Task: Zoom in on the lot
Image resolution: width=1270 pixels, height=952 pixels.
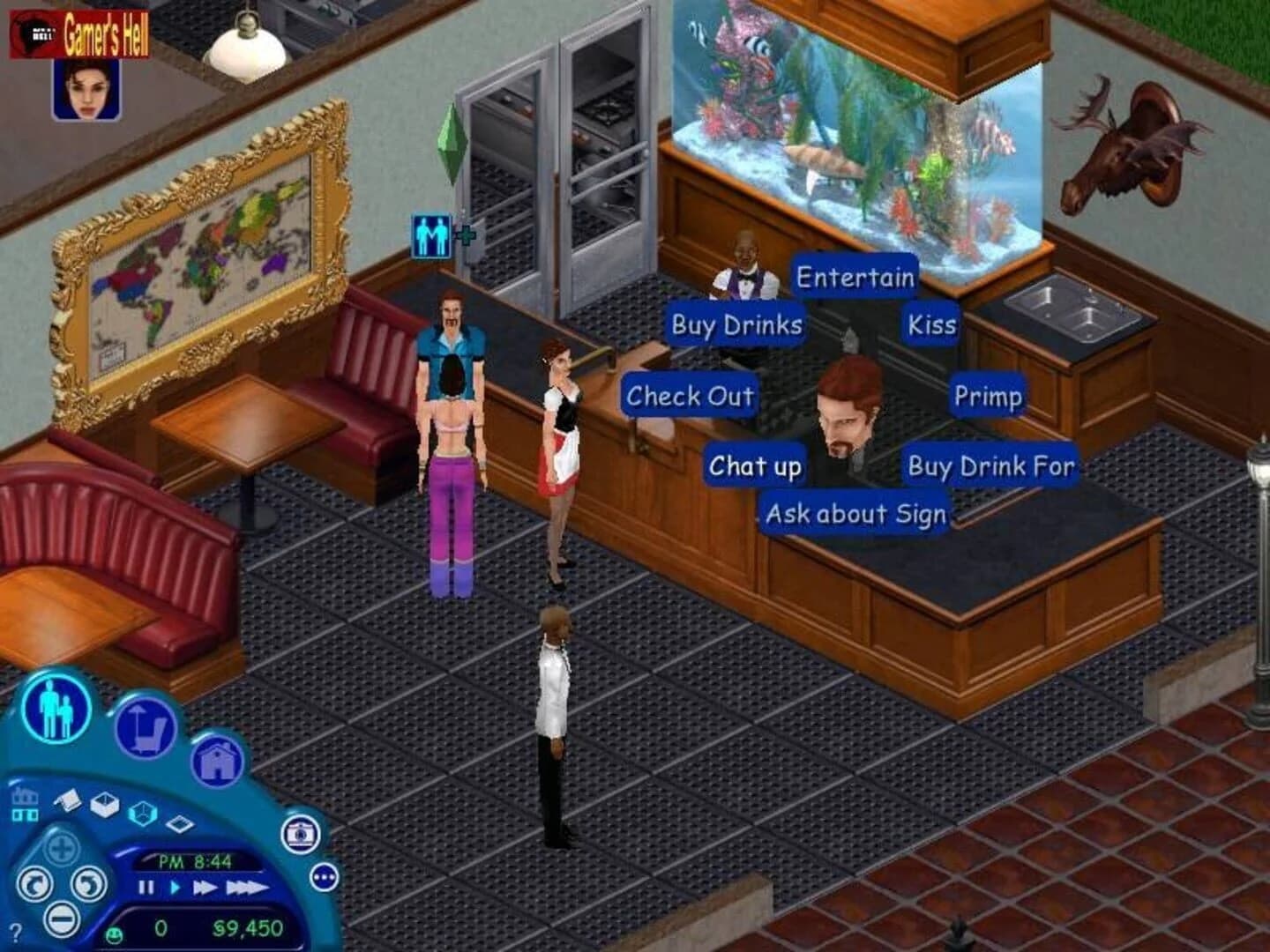Action: tap(60, 848)
